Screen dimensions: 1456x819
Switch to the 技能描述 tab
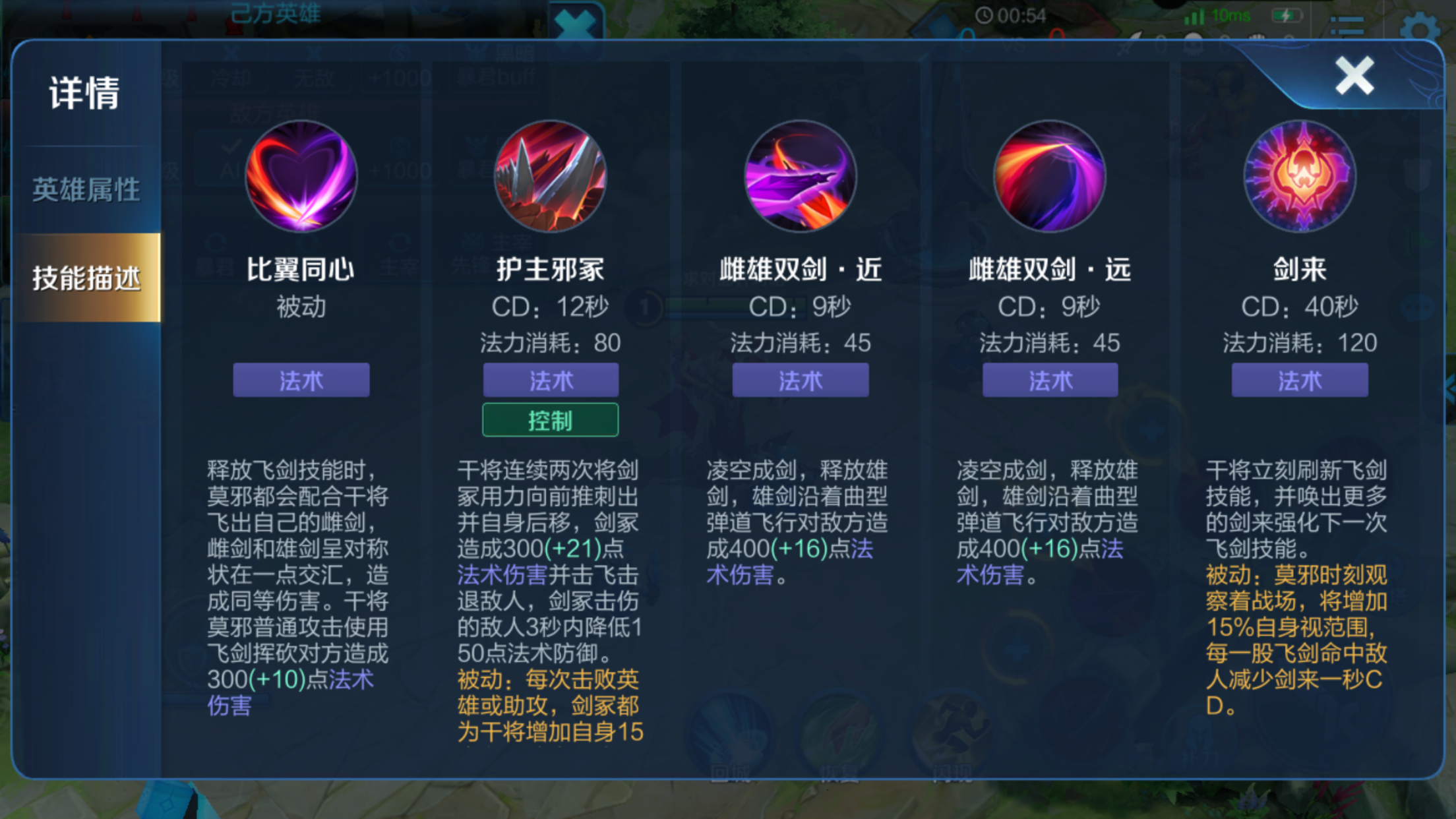(86, 277)
